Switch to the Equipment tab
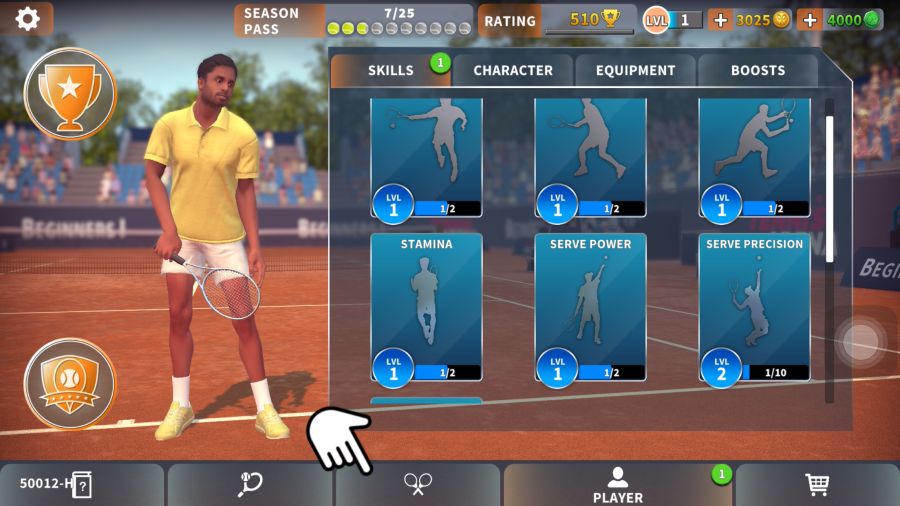Viewport: 900px width, 506px height. click(x=636, y=70)
